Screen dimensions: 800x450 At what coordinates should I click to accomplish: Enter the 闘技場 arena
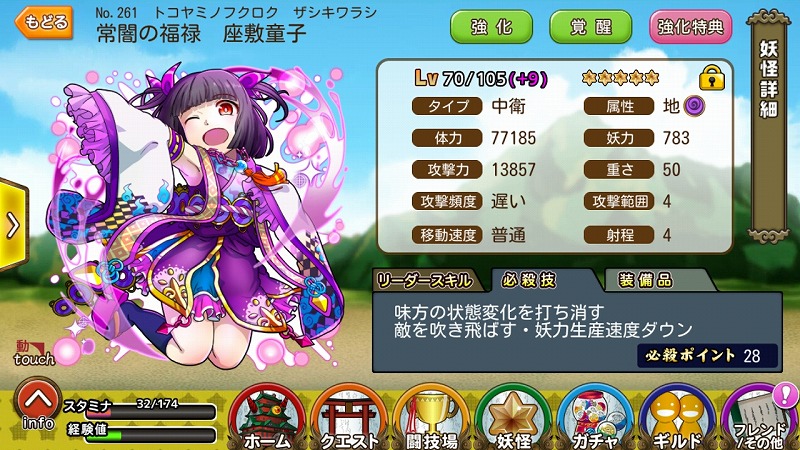(x=432, y=416)
